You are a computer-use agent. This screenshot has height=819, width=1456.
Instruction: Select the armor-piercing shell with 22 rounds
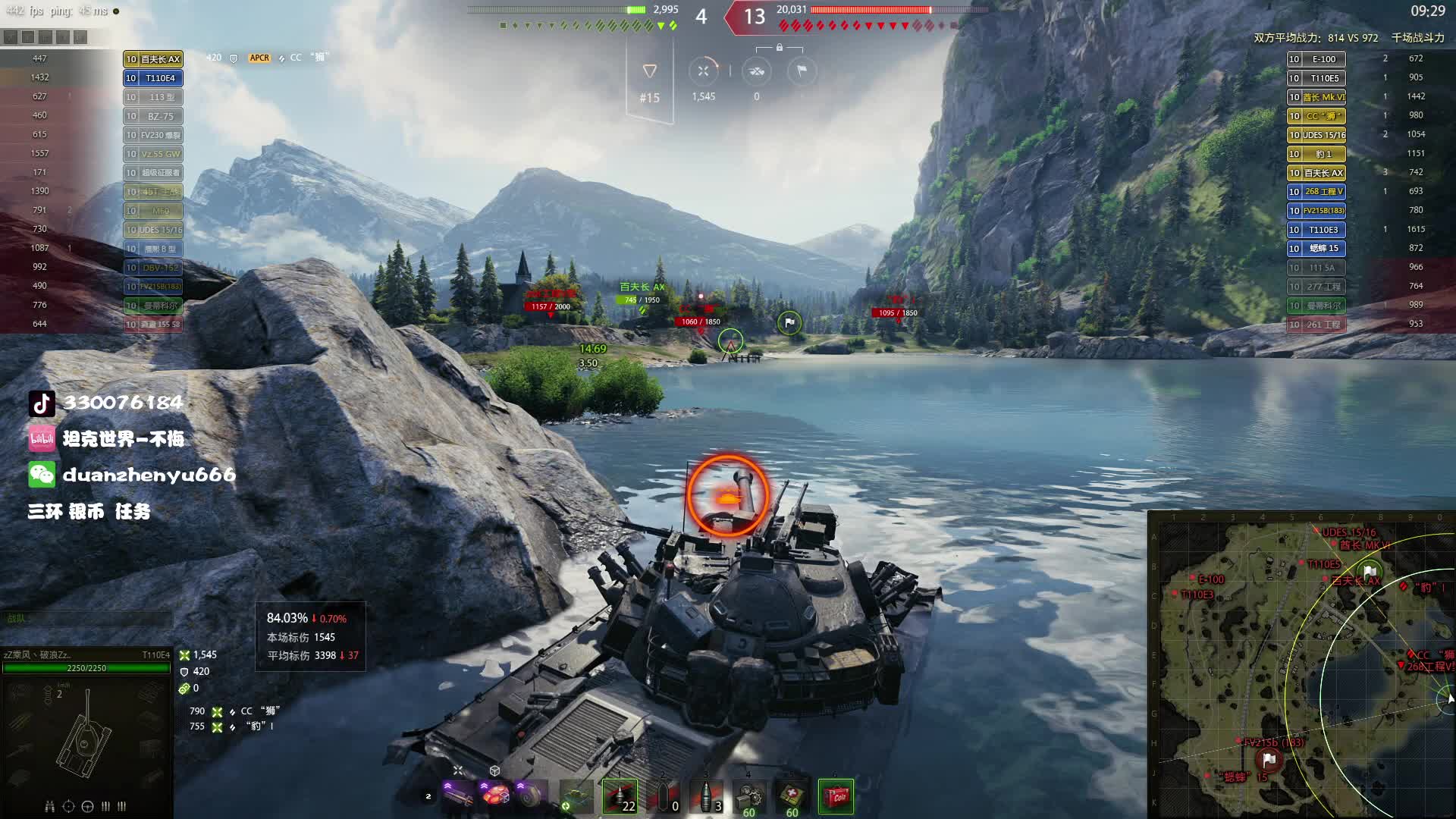[x=620, y=796]
